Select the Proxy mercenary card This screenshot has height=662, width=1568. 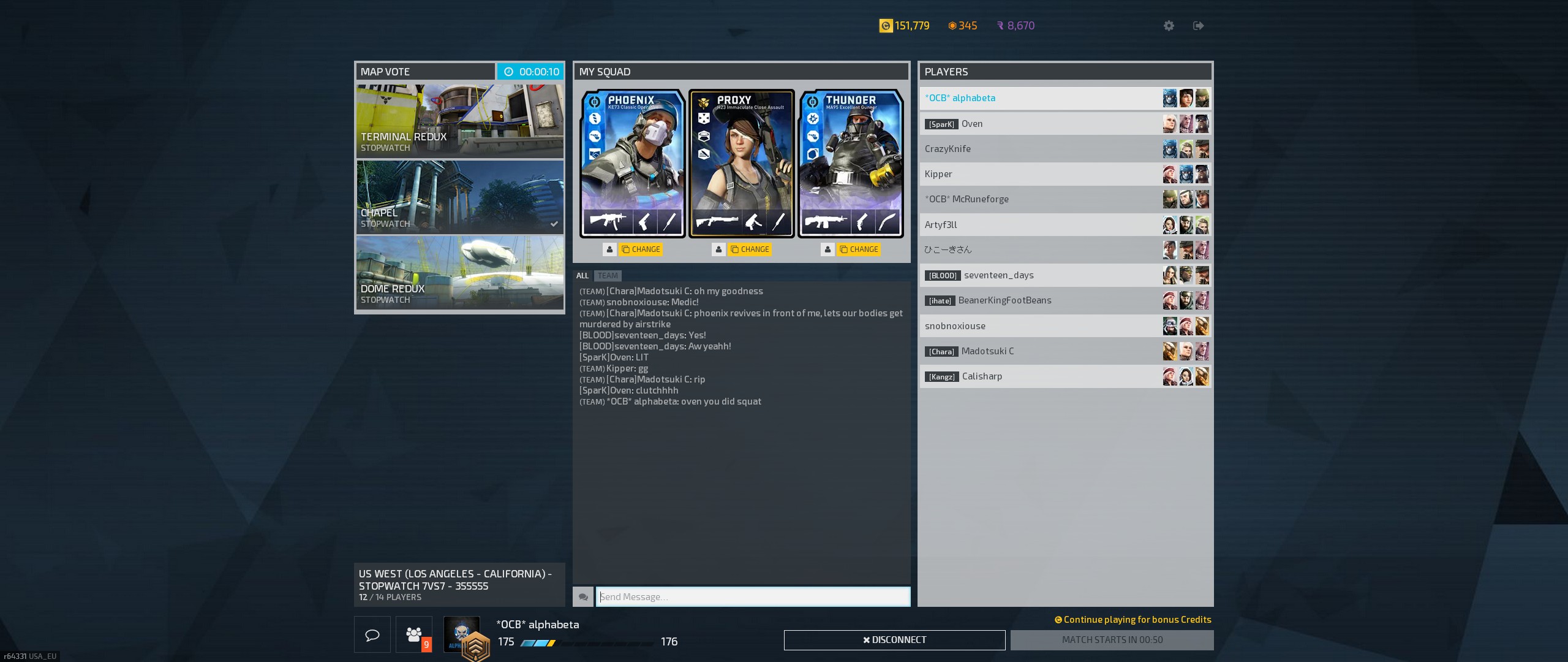[741, 163]
